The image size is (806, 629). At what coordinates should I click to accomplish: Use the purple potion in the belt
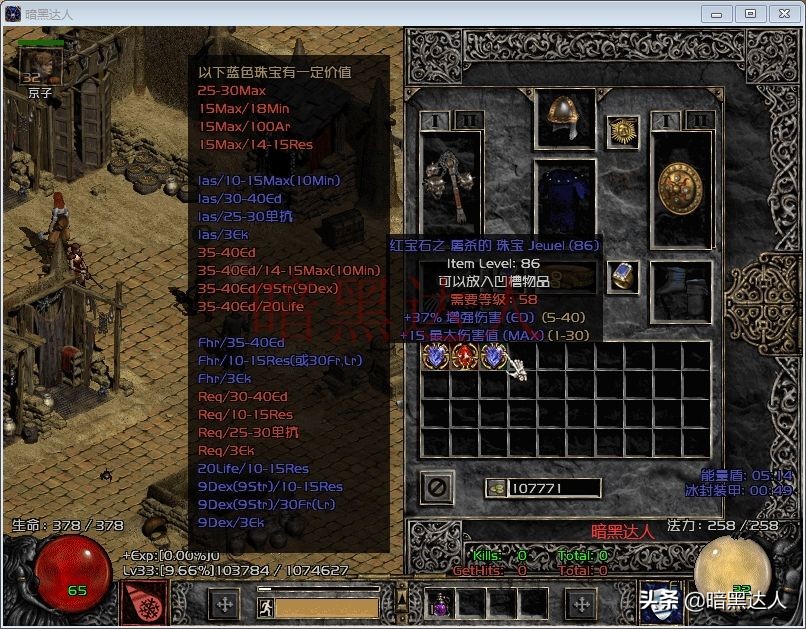pyautogui.click(x=440, y=603)
